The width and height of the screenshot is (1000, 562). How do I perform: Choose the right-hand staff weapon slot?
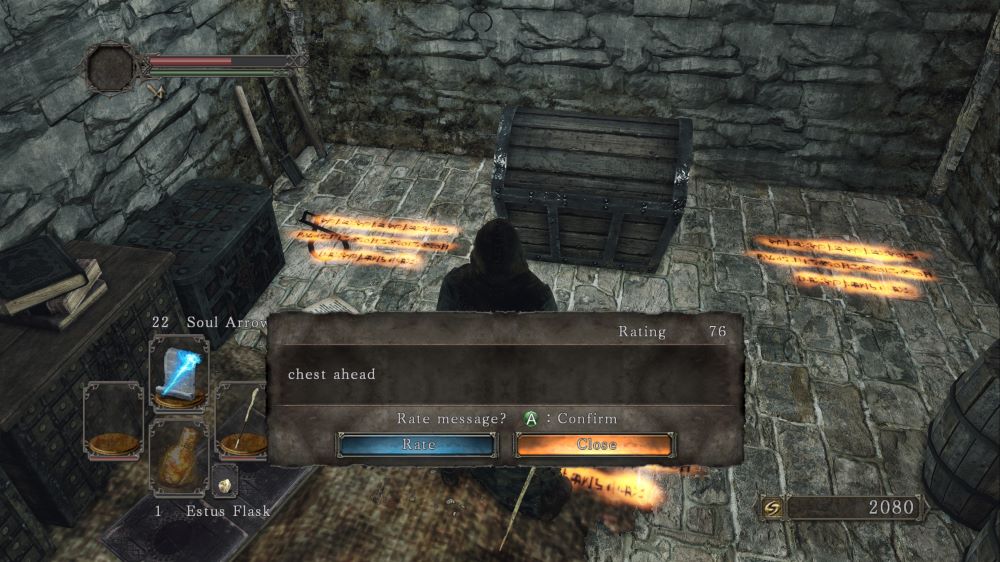240,418
